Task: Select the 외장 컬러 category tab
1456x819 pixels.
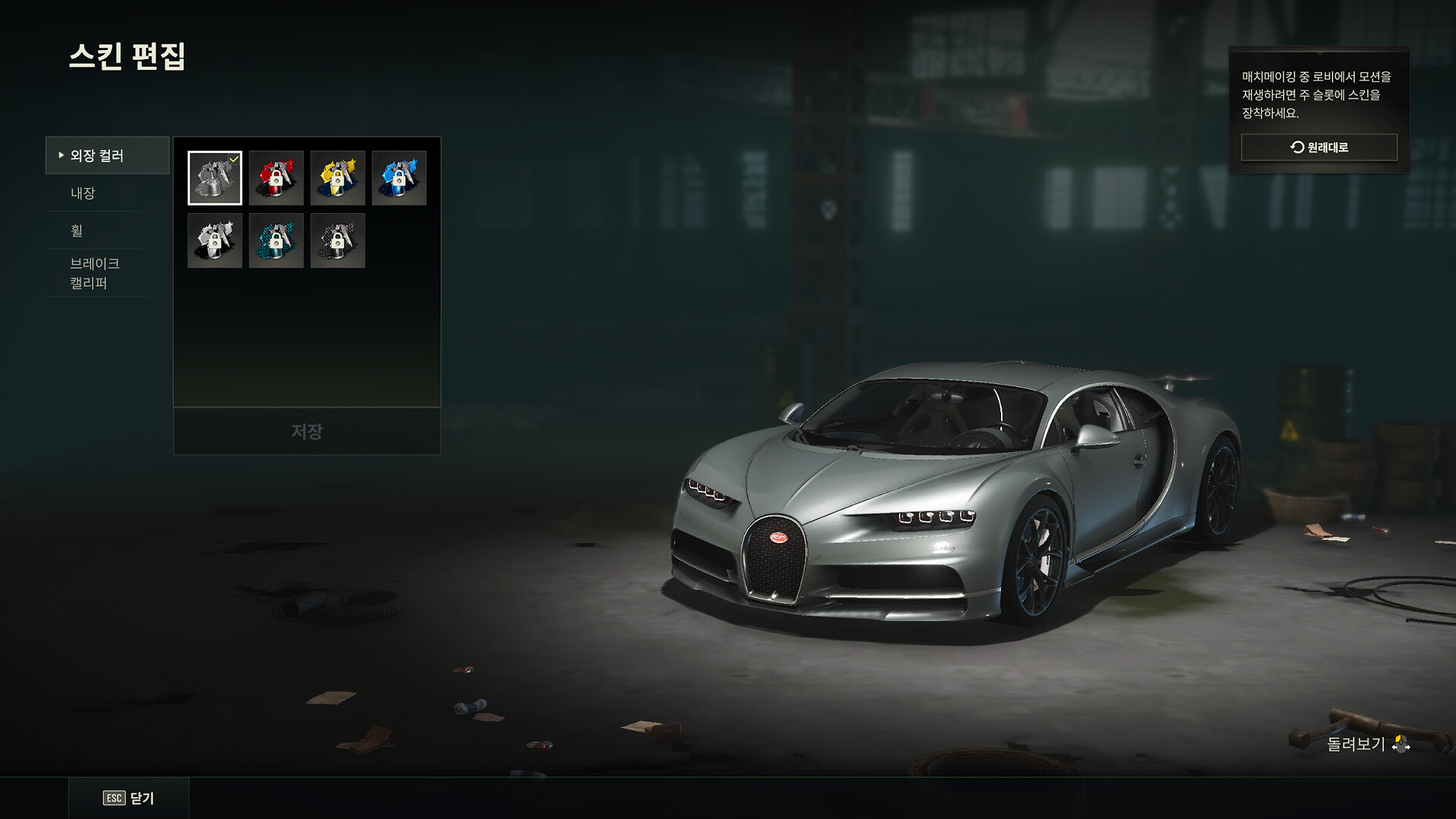Action: [x=107, y=155]
